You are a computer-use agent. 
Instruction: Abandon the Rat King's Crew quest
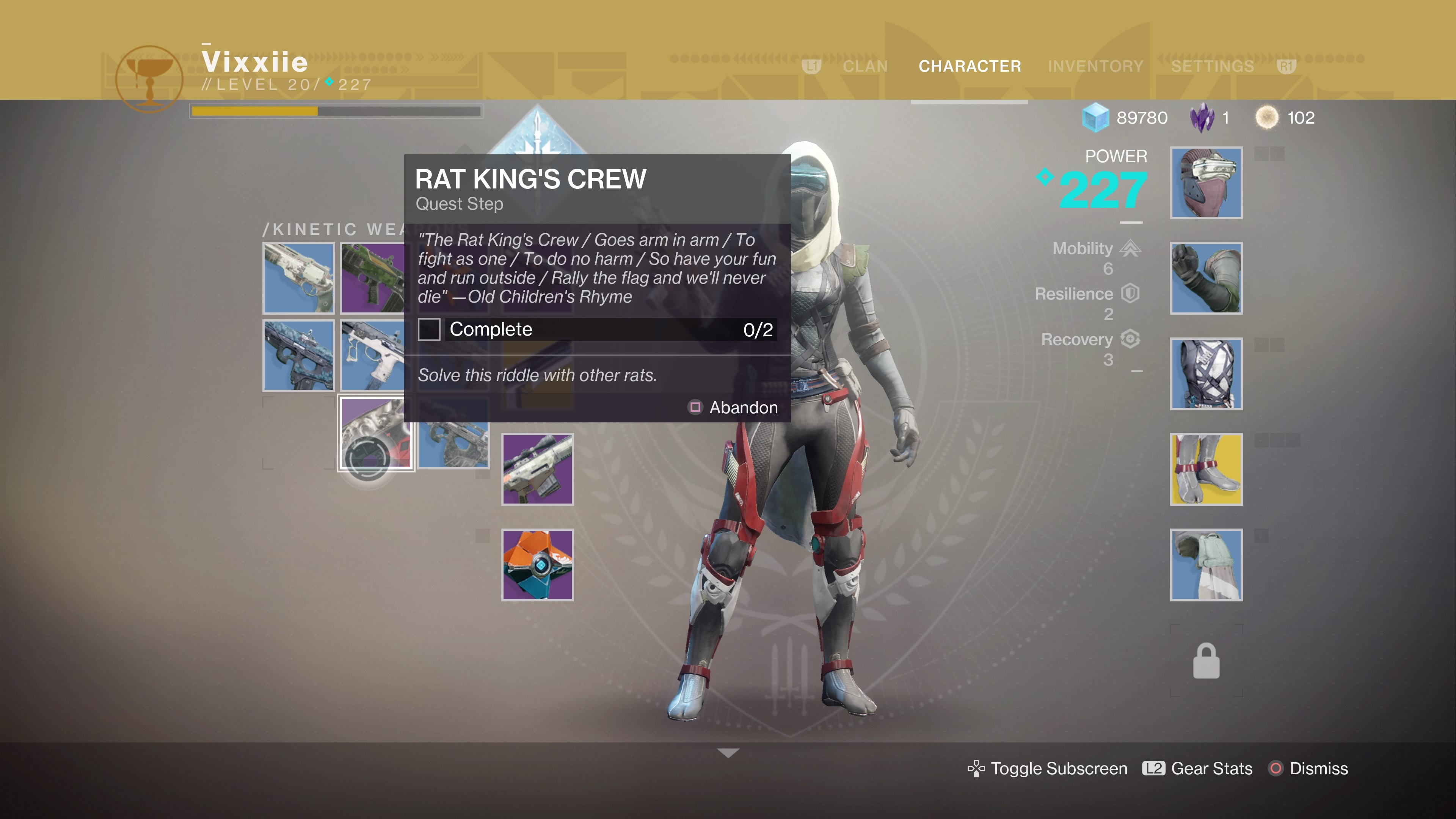click(x=743, y=407)
